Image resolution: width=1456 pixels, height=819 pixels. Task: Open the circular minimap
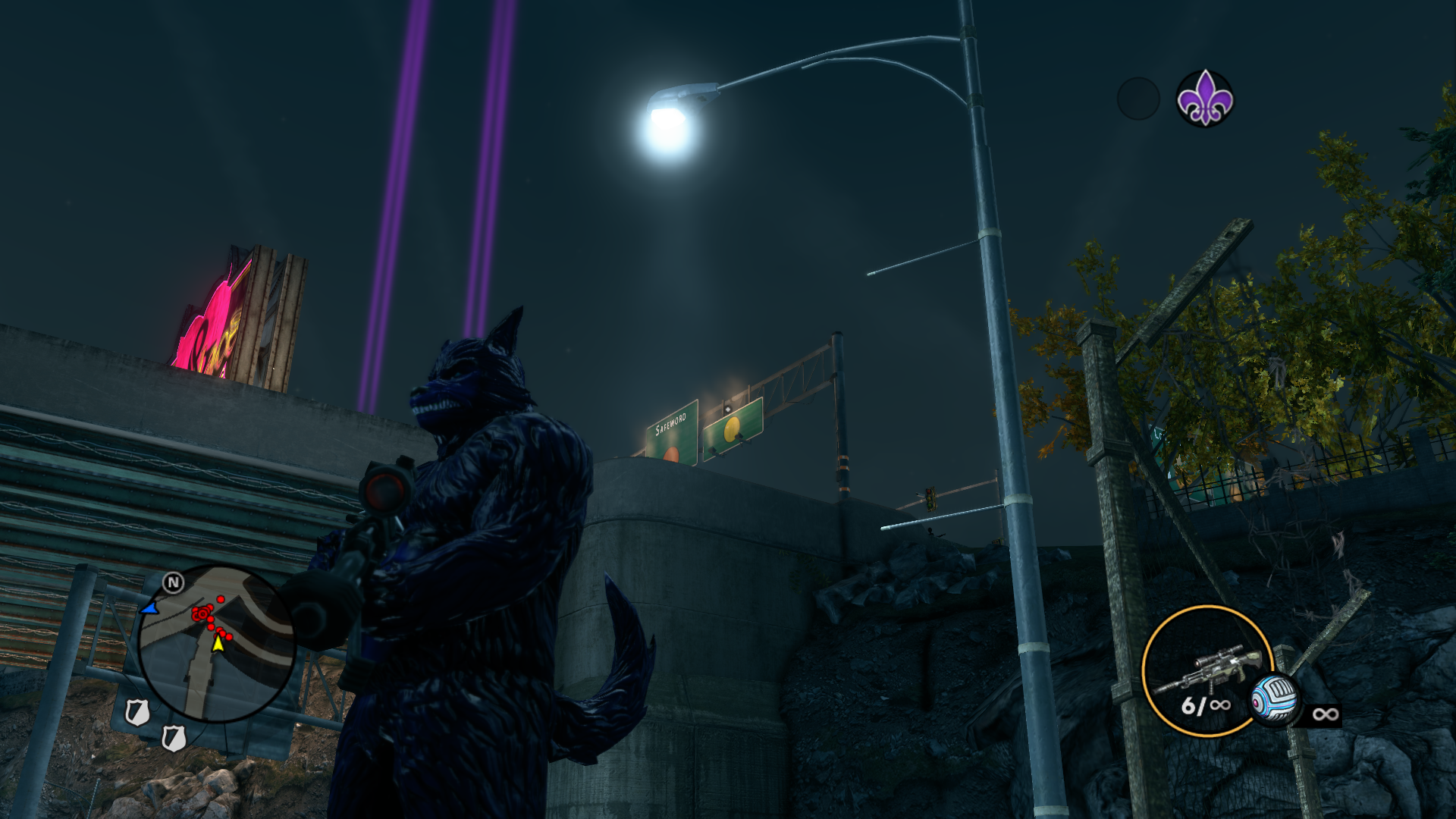click(x=216, y=644)
